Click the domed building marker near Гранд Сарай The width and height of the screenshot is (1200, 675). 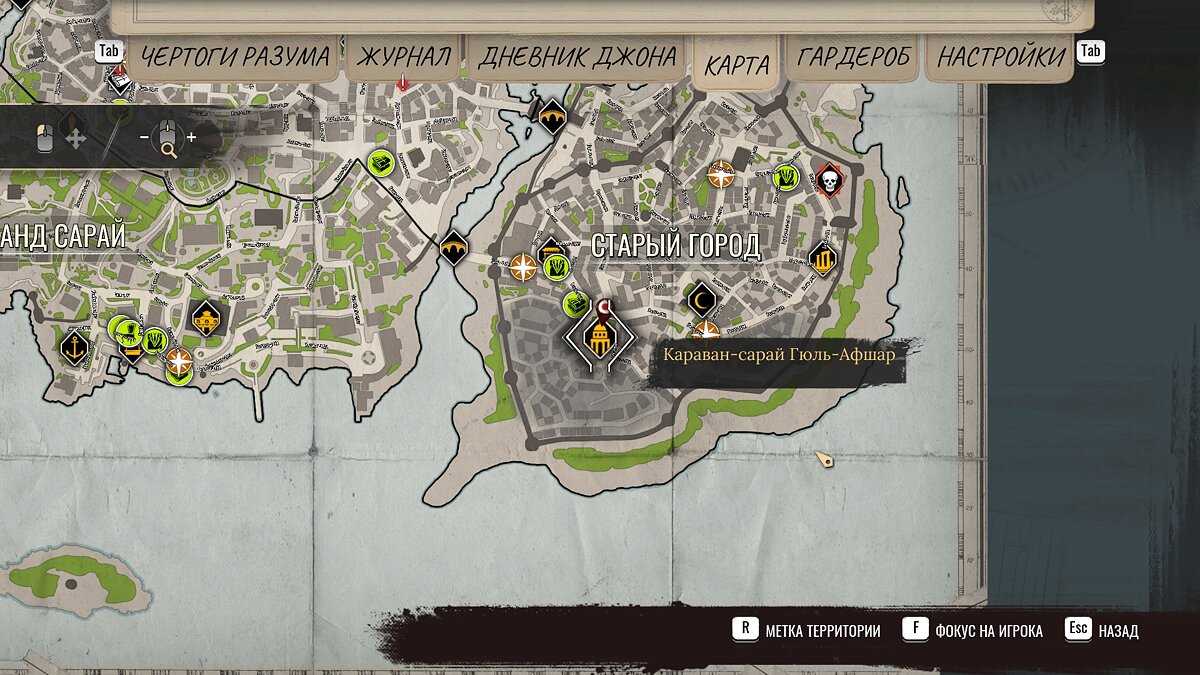pos(206,319)
